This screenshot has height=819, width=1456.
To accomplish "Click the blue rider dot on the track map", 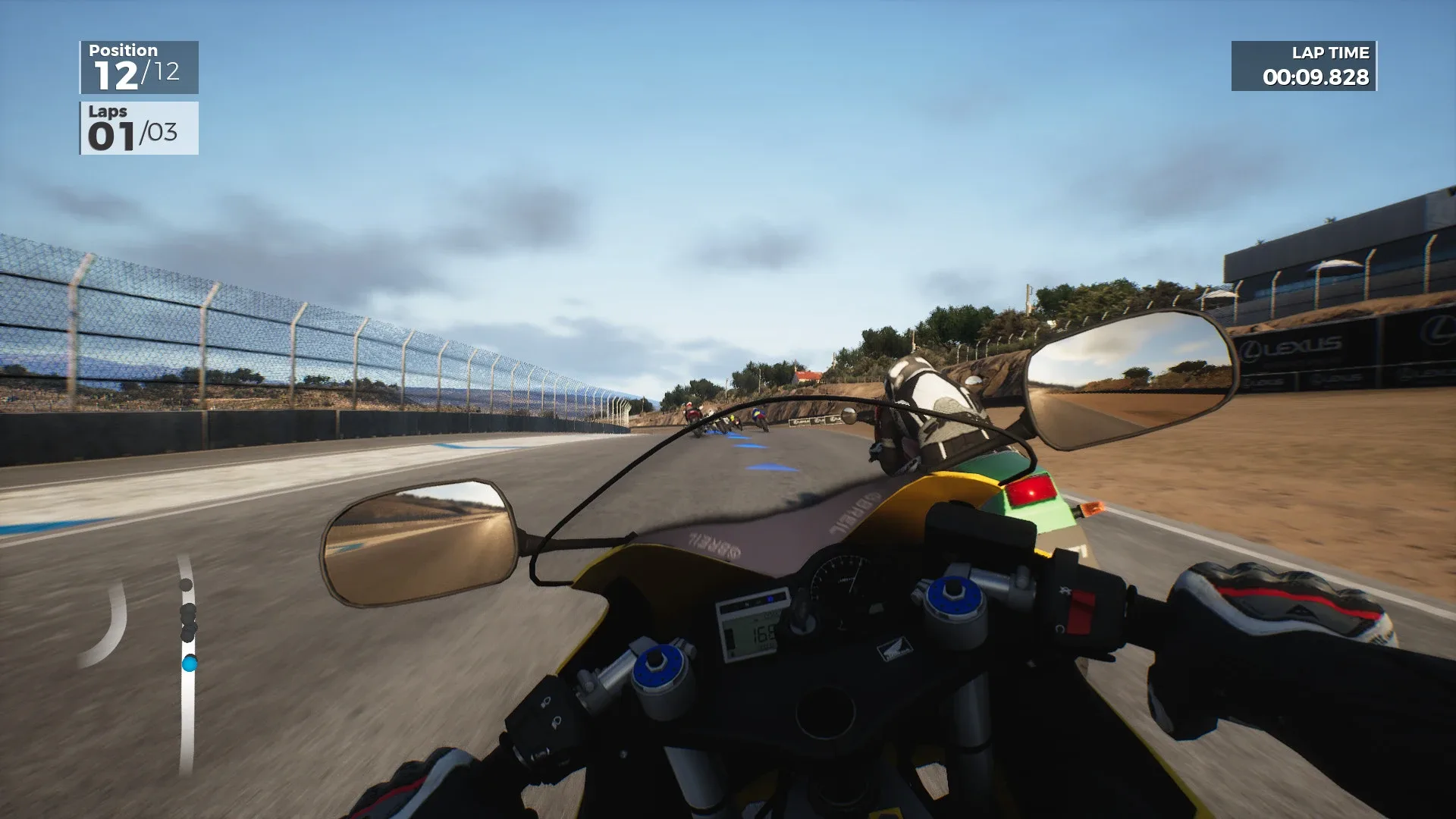I will tap(190, 664).
